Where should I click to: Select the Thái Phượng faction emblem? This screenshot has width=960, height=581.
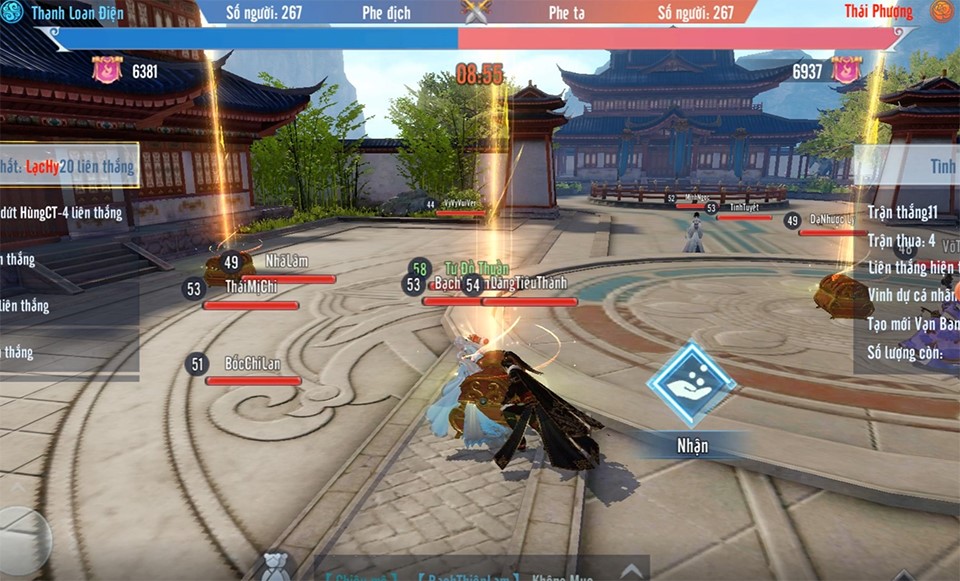click(943, 12)
